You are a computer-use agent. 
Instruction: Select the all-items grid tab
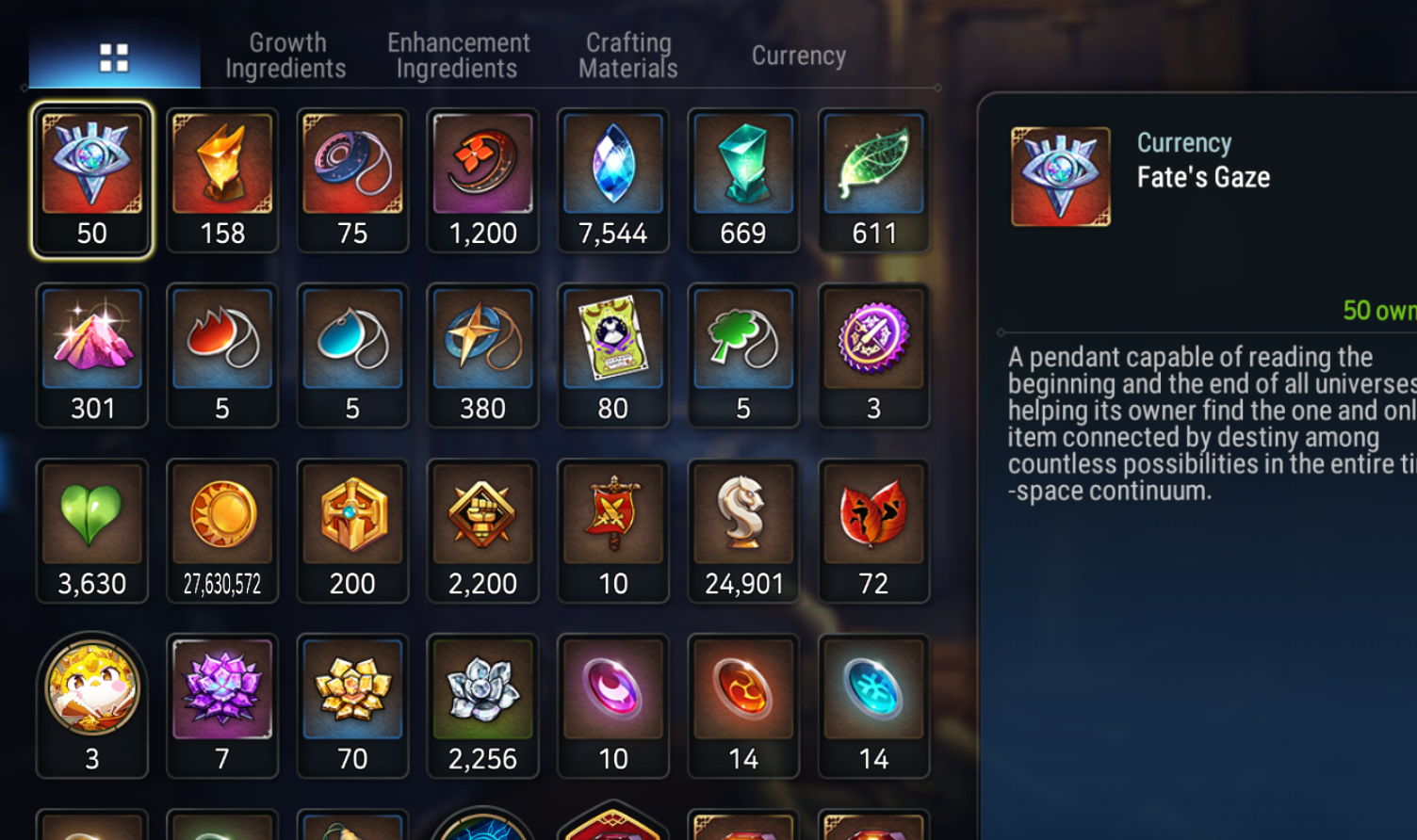[114, 57]
